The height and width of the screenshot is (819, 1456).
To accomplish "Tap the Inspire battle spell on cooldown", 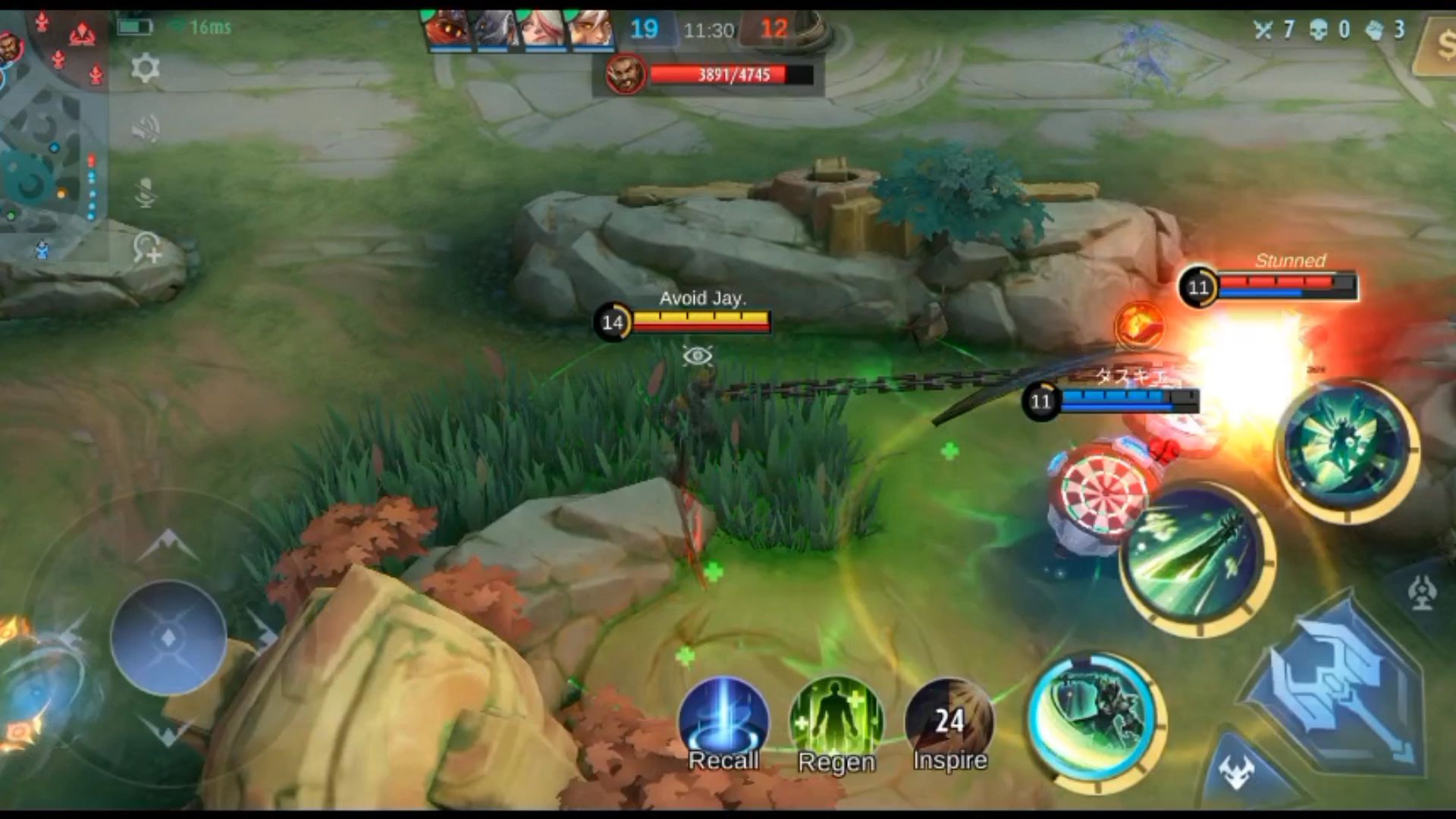I will coord(949,720).
